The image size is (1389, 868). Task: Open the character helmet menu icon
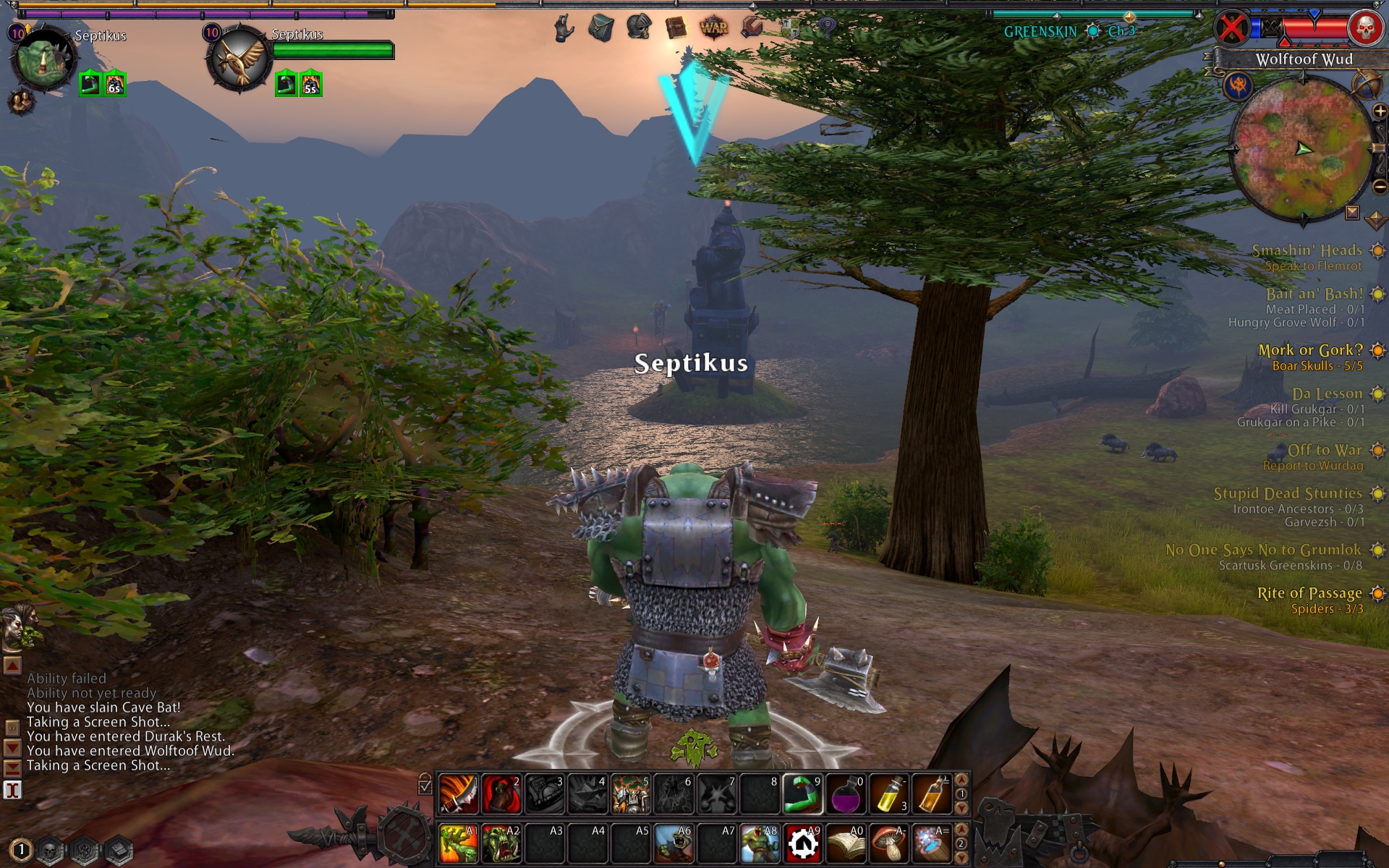[639, 27]
